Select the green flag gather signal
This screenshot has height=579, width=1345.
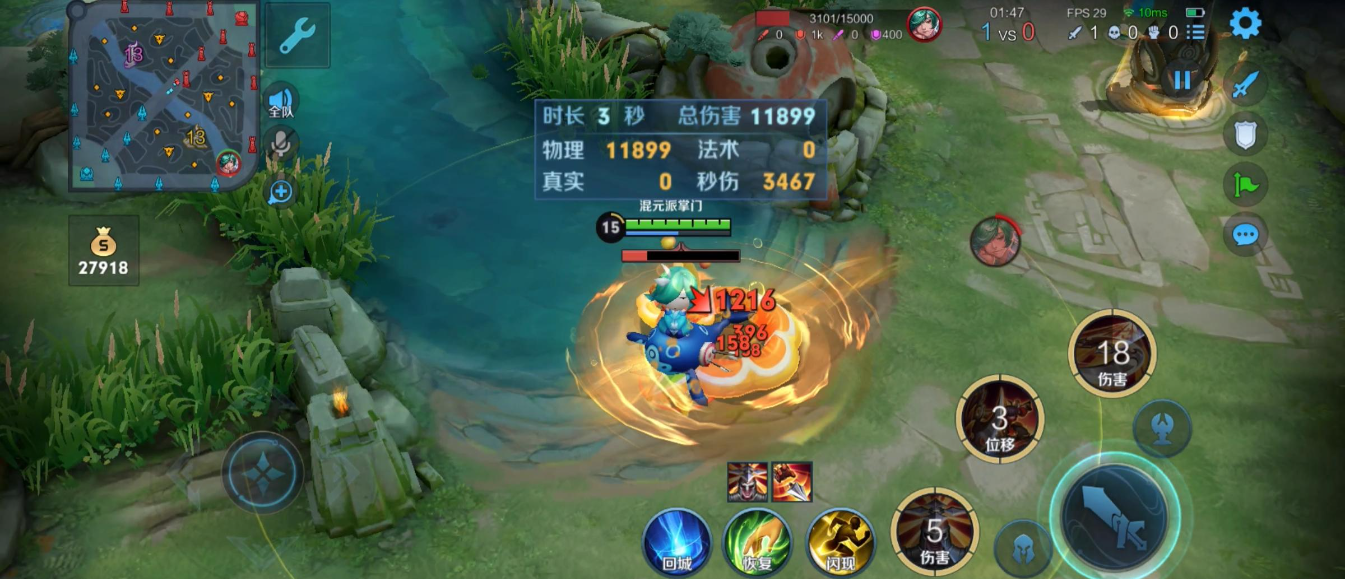pyautogui.click(x=1245, y=185)
